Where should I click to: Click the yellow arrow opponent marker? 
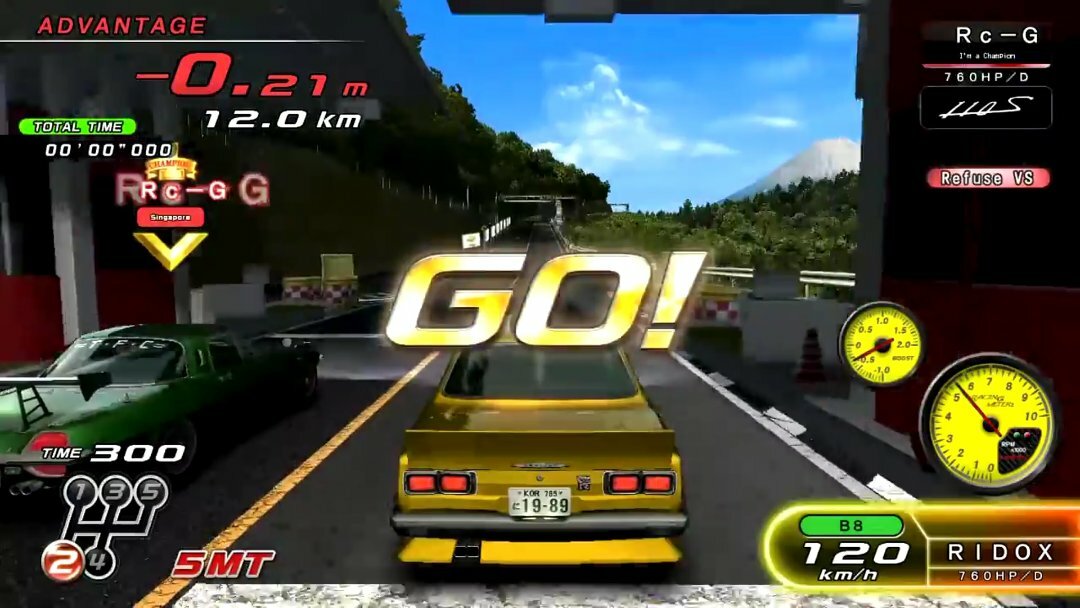coord(170,249)
